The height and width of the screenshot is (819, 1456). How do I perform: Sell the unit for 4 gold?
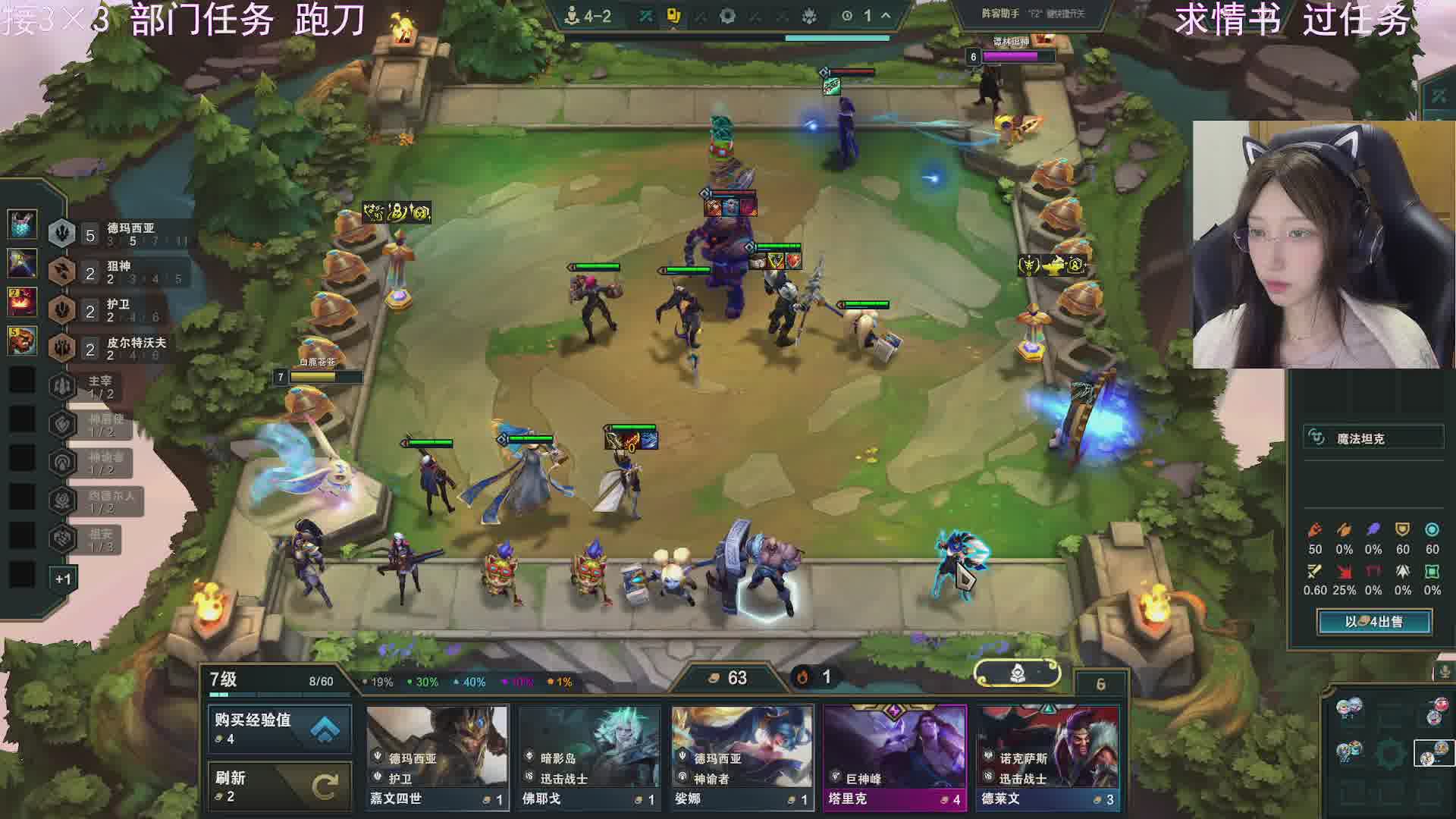(x=1374, y=622)
